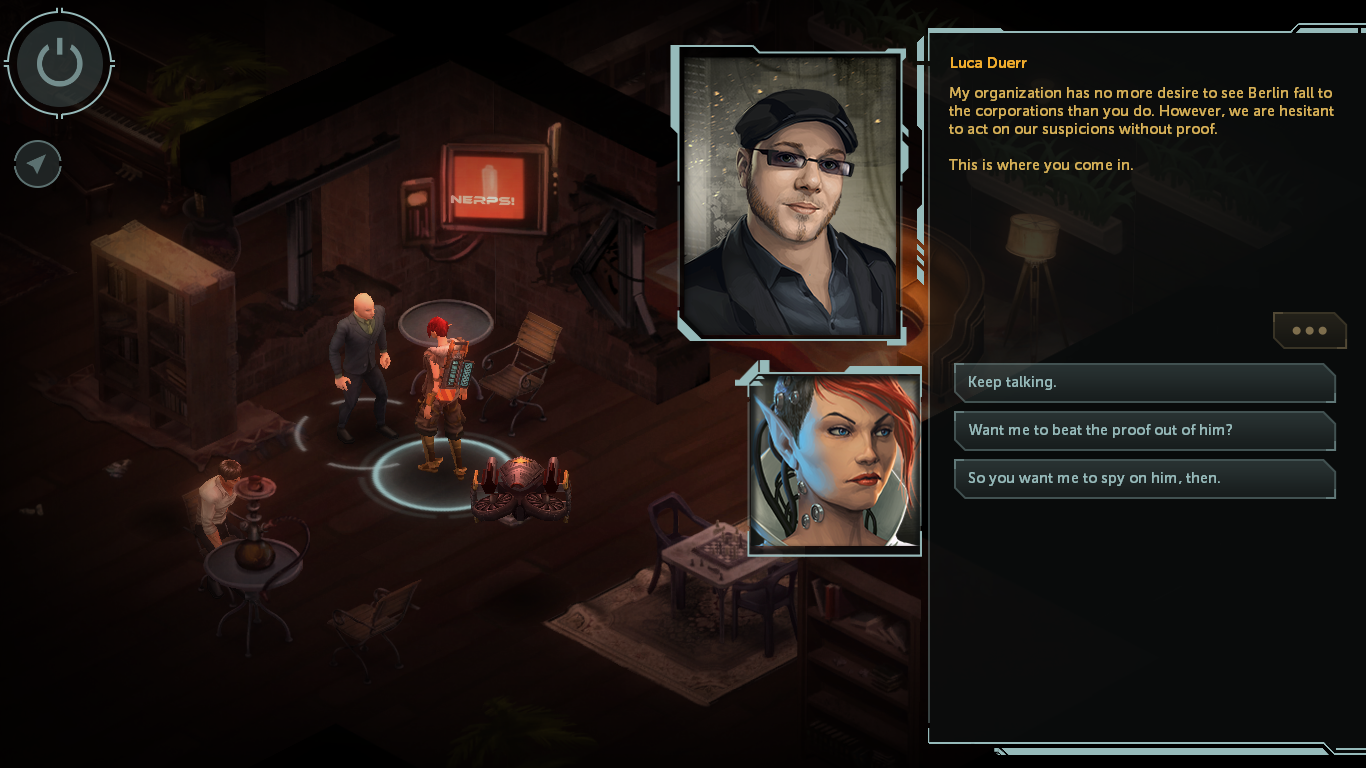Click the navigation arrow icon

[38, 164]
